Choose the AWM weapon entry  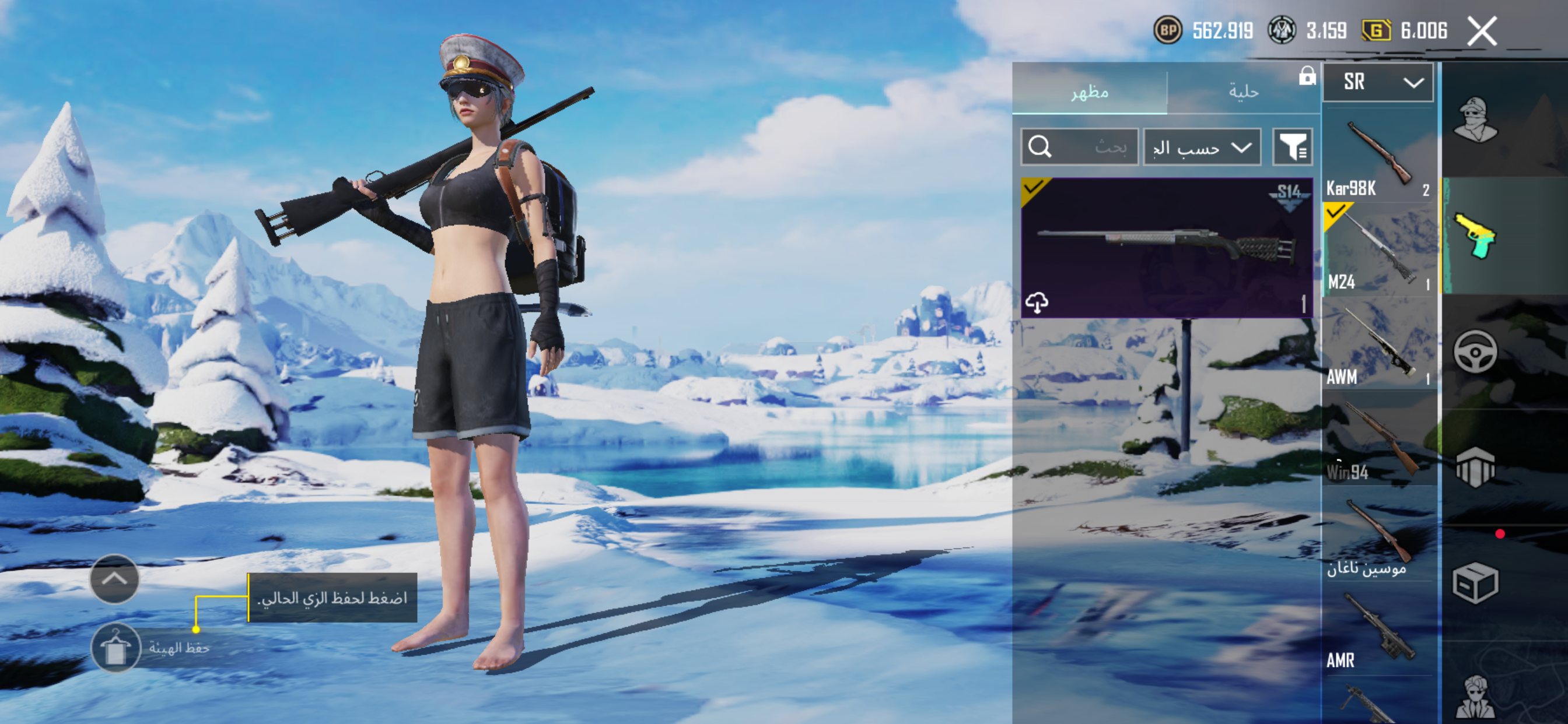click(x=1378, y=345)
